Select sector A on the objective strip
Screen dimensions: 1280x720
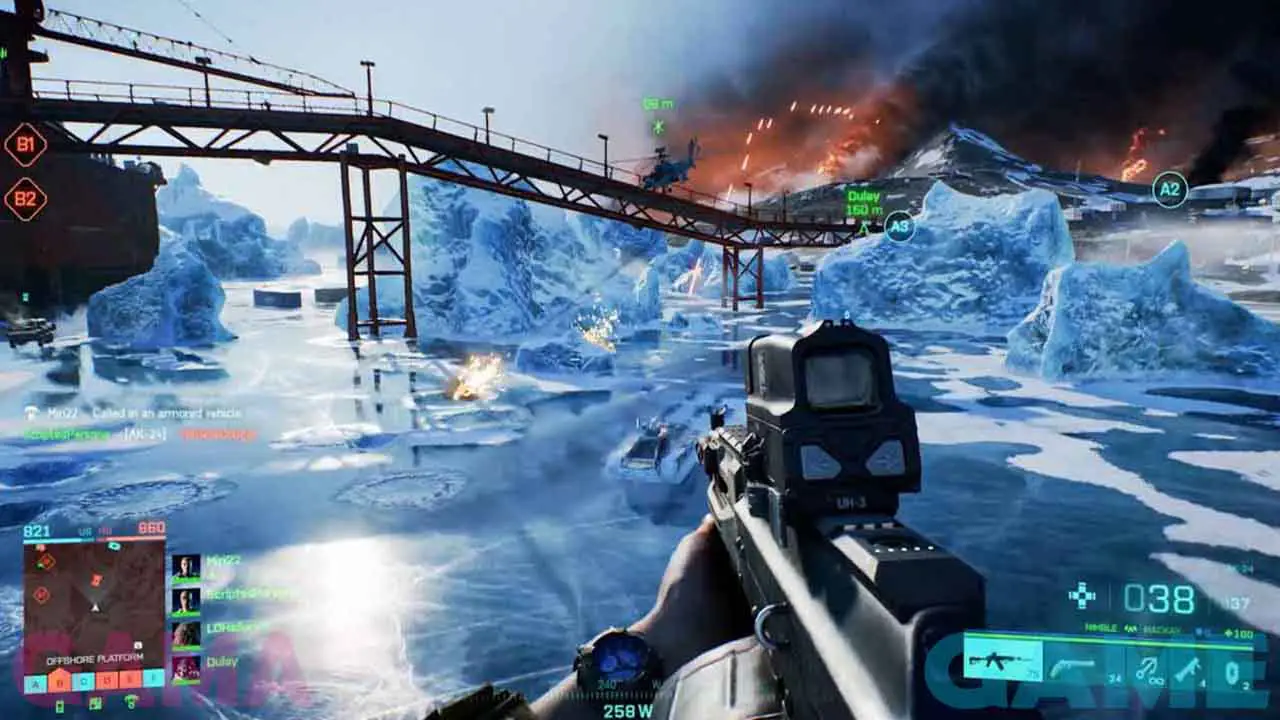click(35, 684)
